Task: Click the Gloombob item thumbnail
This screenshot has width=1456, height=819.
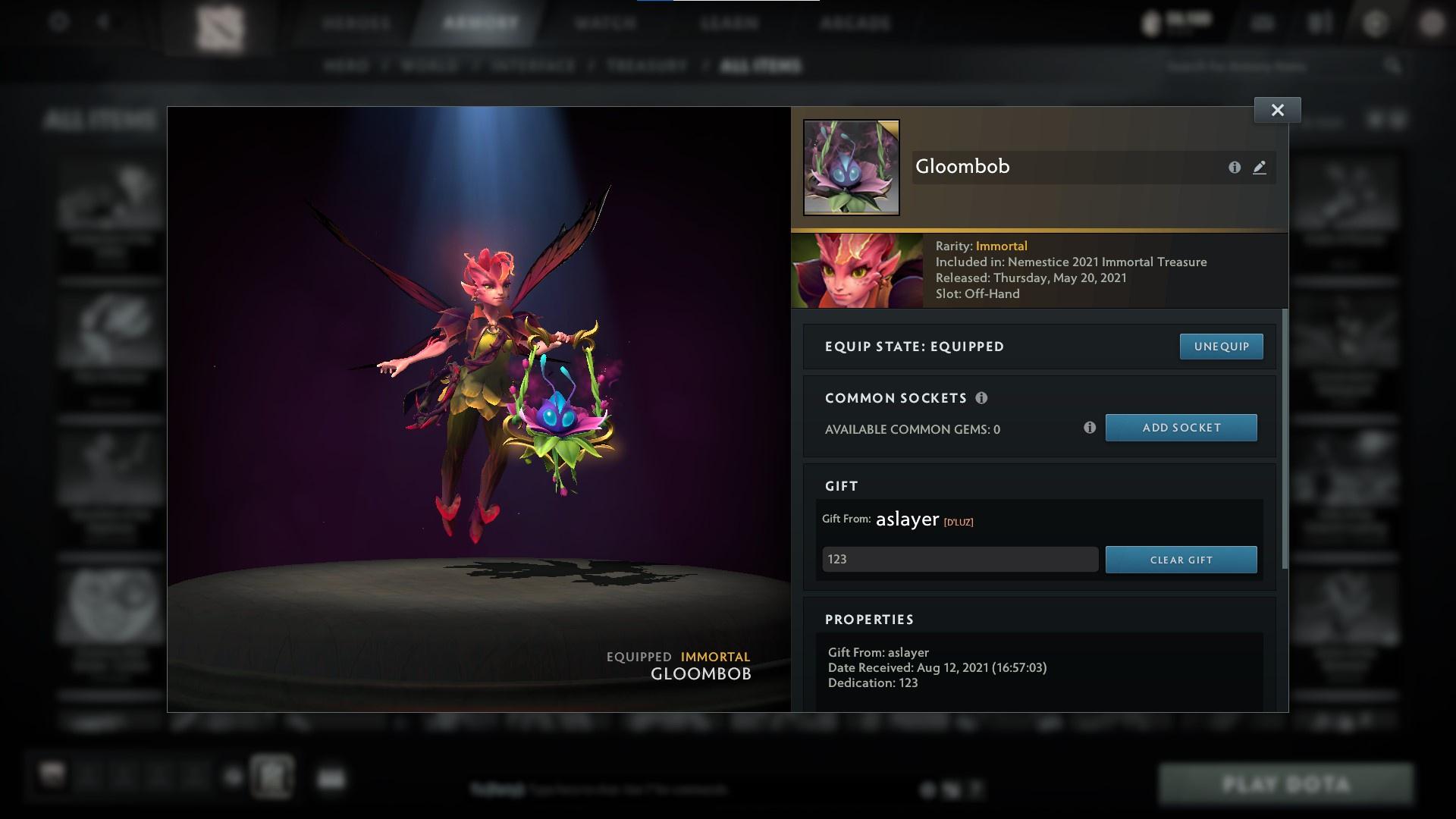Action: pyautogui.click(x=851, y=167)
